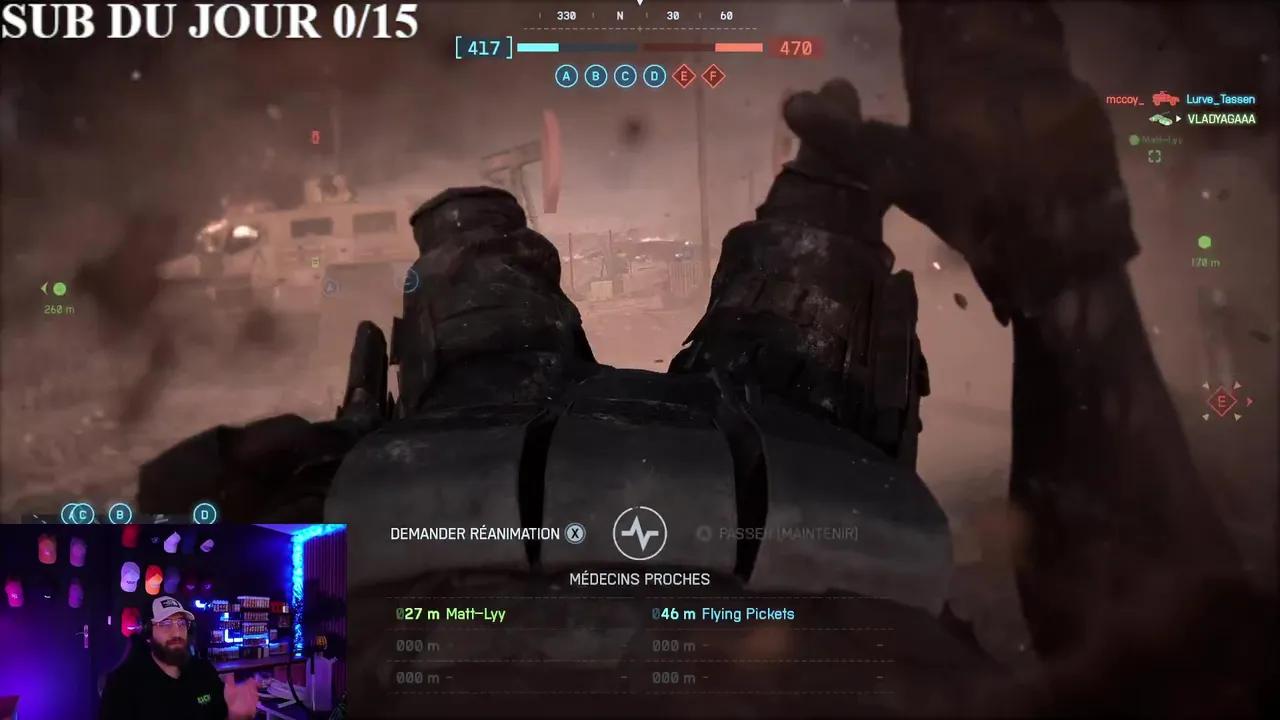The height and width of the screenshot is (720, 1280).
Task: Click the green tank icon in the killfeed
Action: point(1163,118)
